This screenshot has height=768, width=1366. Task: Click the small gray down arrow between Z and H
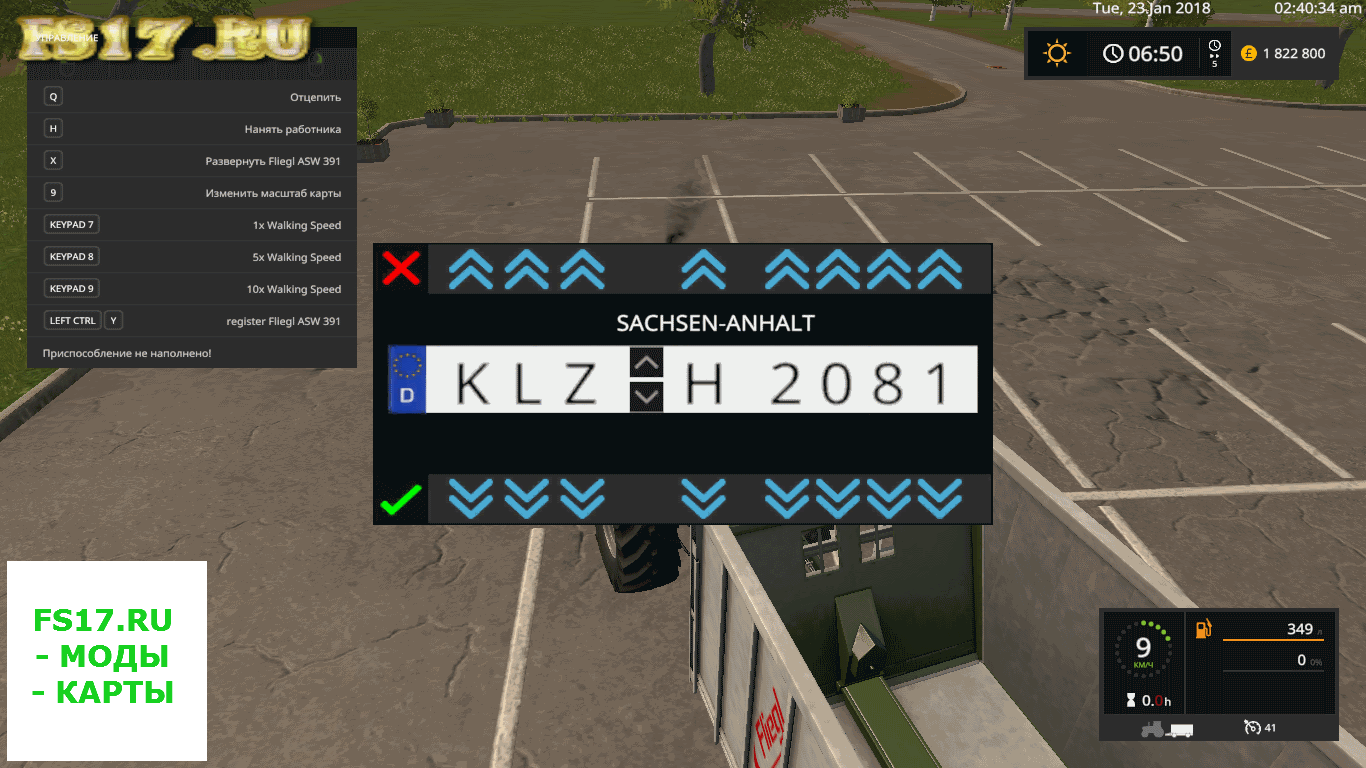point(647,396)
